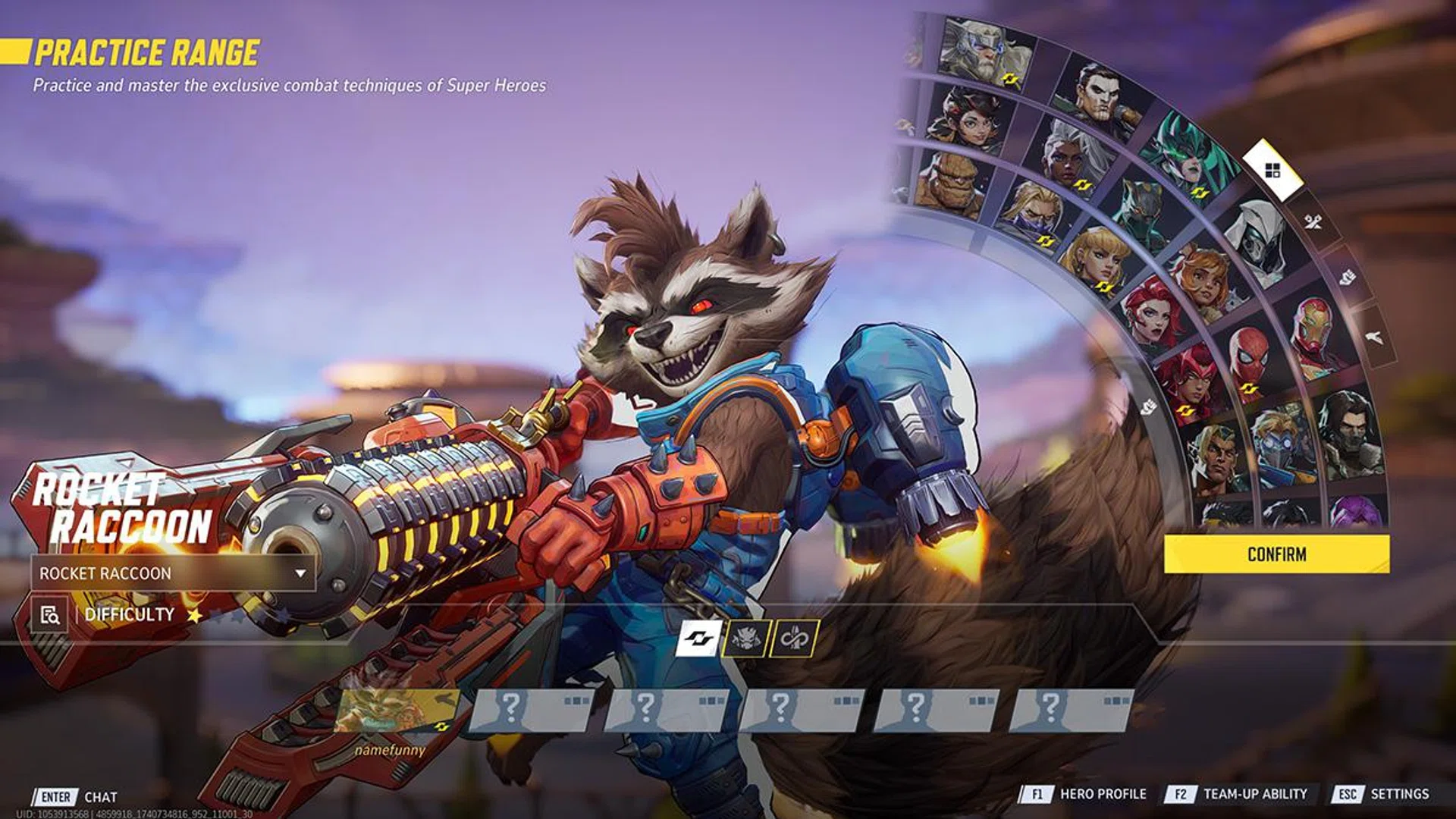Confirm the Rocket Raccoon selection

pos(1276,554)
